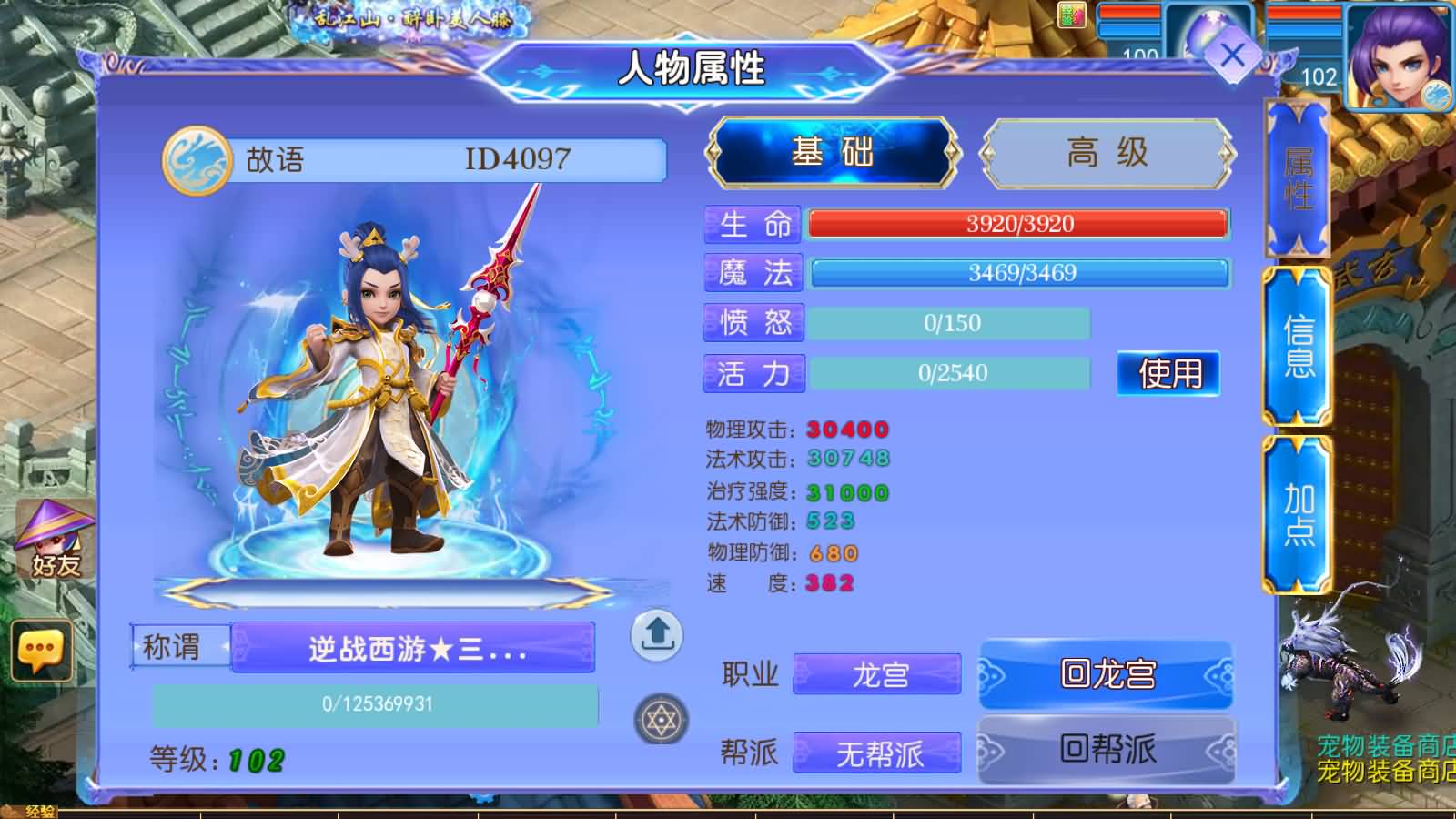Open the 信息 side tab
Image resolution: width=1456 pixels, height=819 pixels.
coord(1297,350)
